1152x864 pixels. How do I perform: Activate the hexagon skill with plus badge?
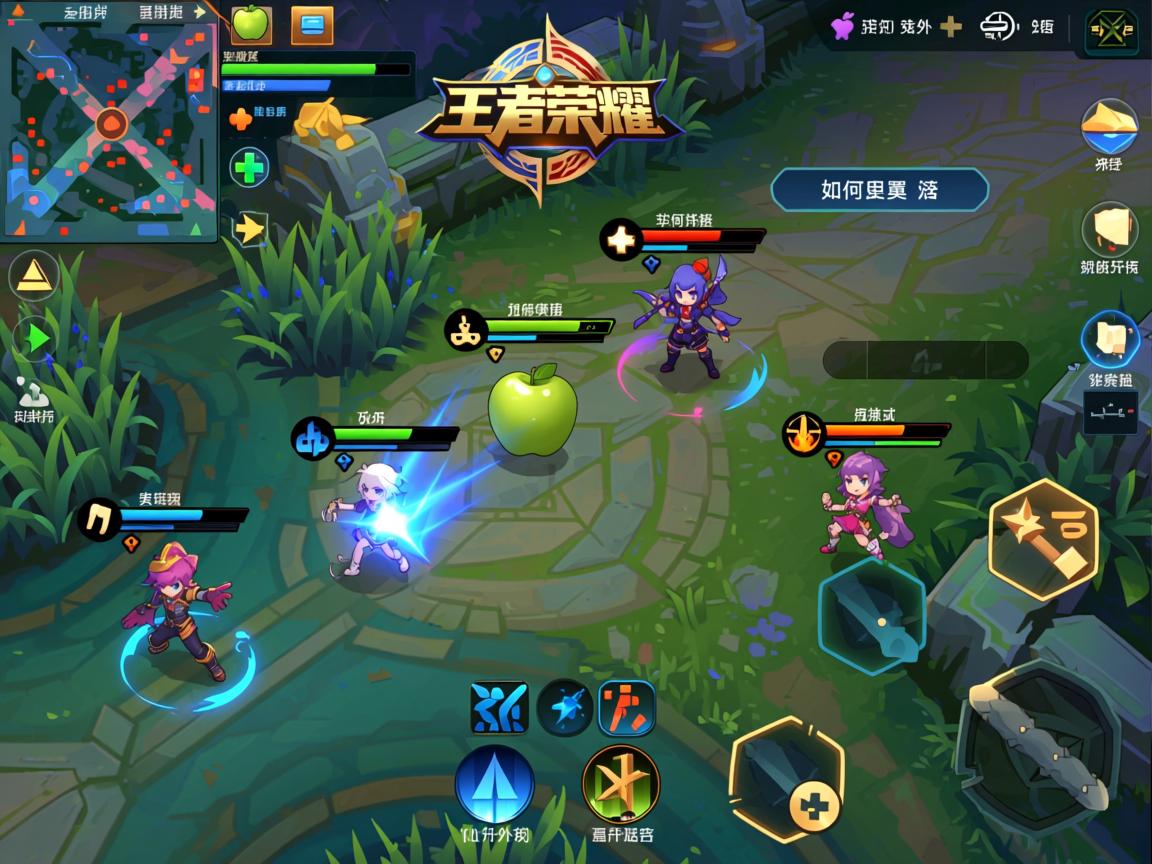787,777
